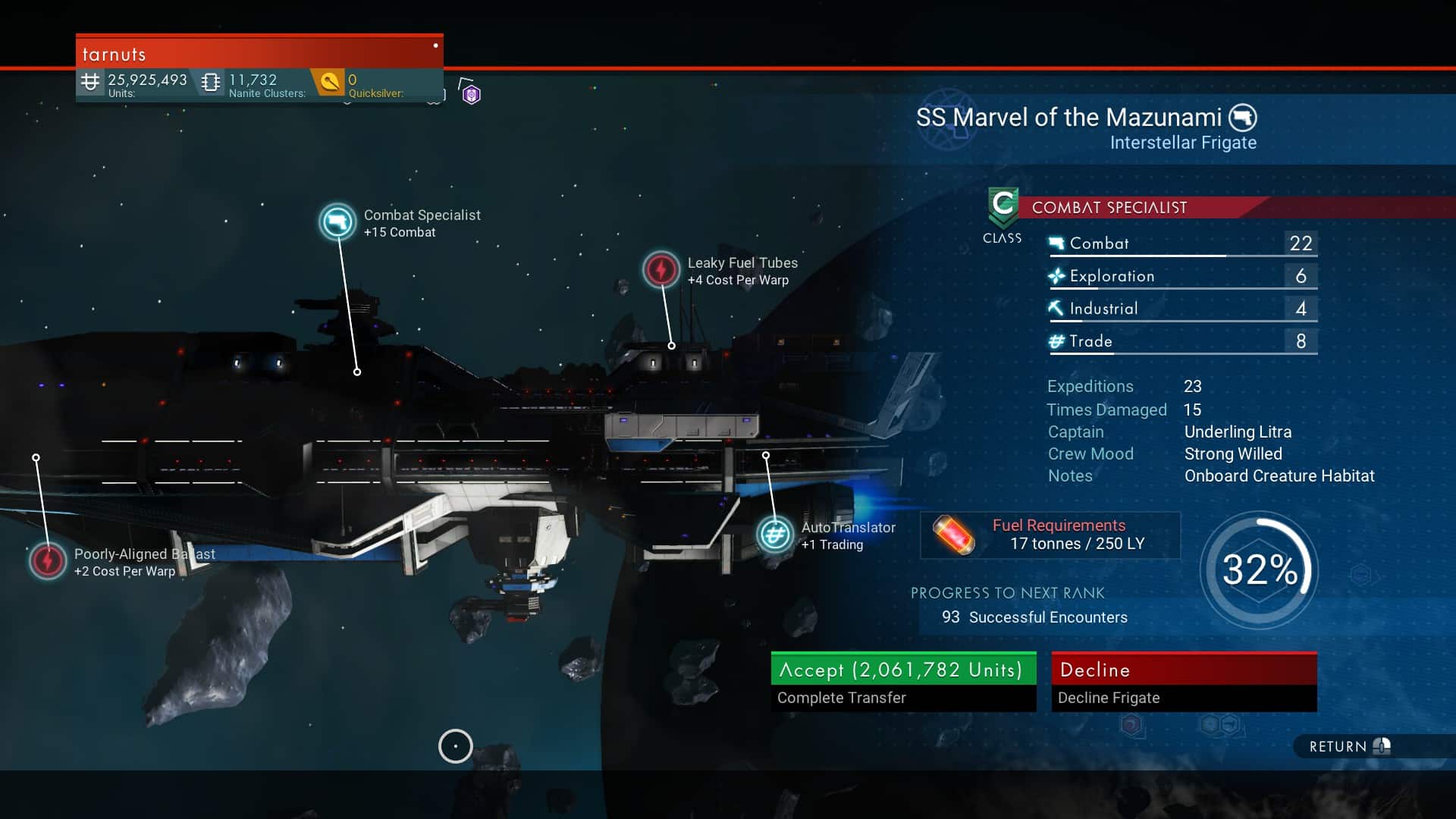Click the fuel canister icon

click(x=955, y=535)
